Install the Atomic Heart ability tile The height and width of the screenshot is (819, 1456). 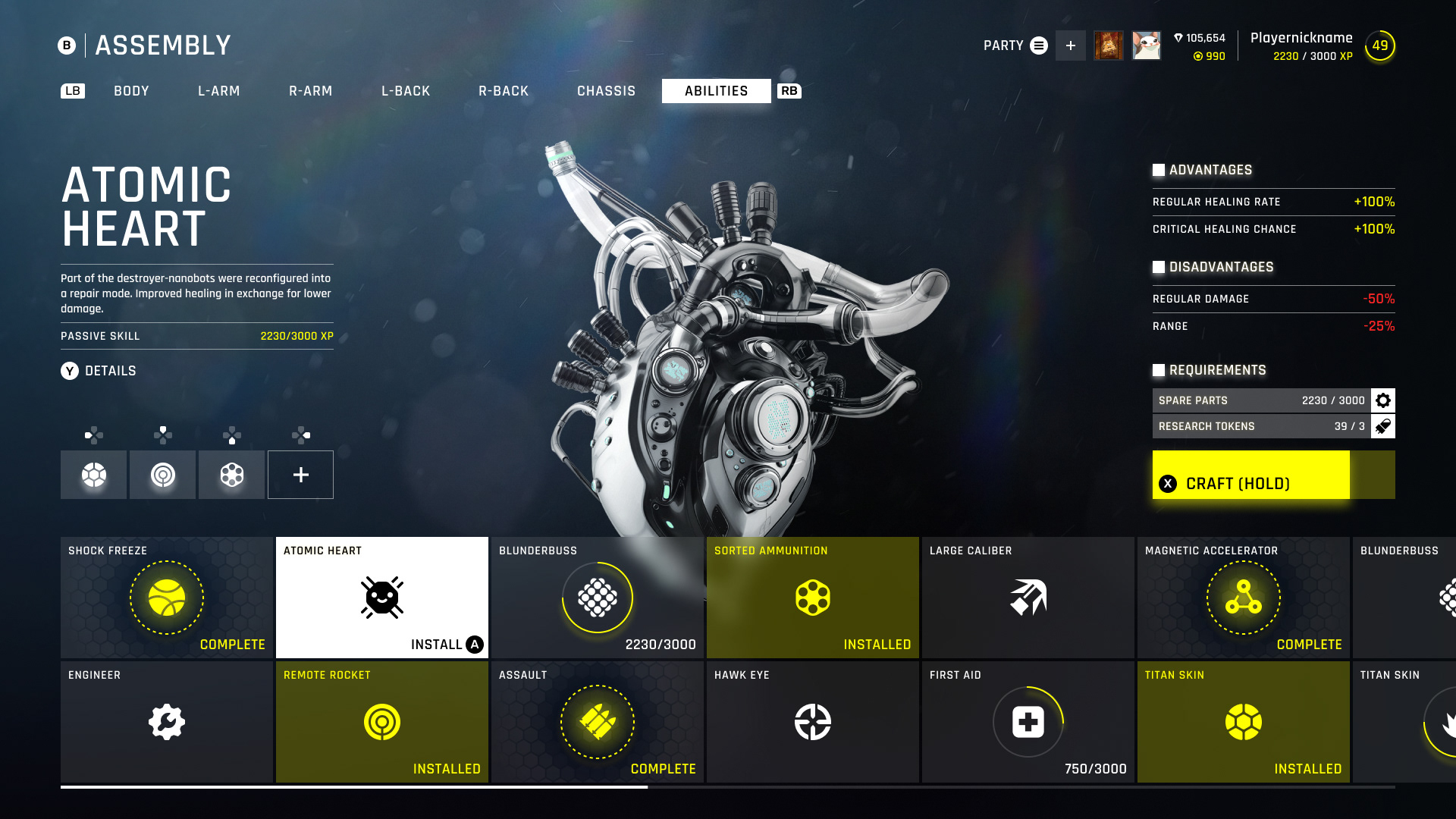click(x=382, y=598)
